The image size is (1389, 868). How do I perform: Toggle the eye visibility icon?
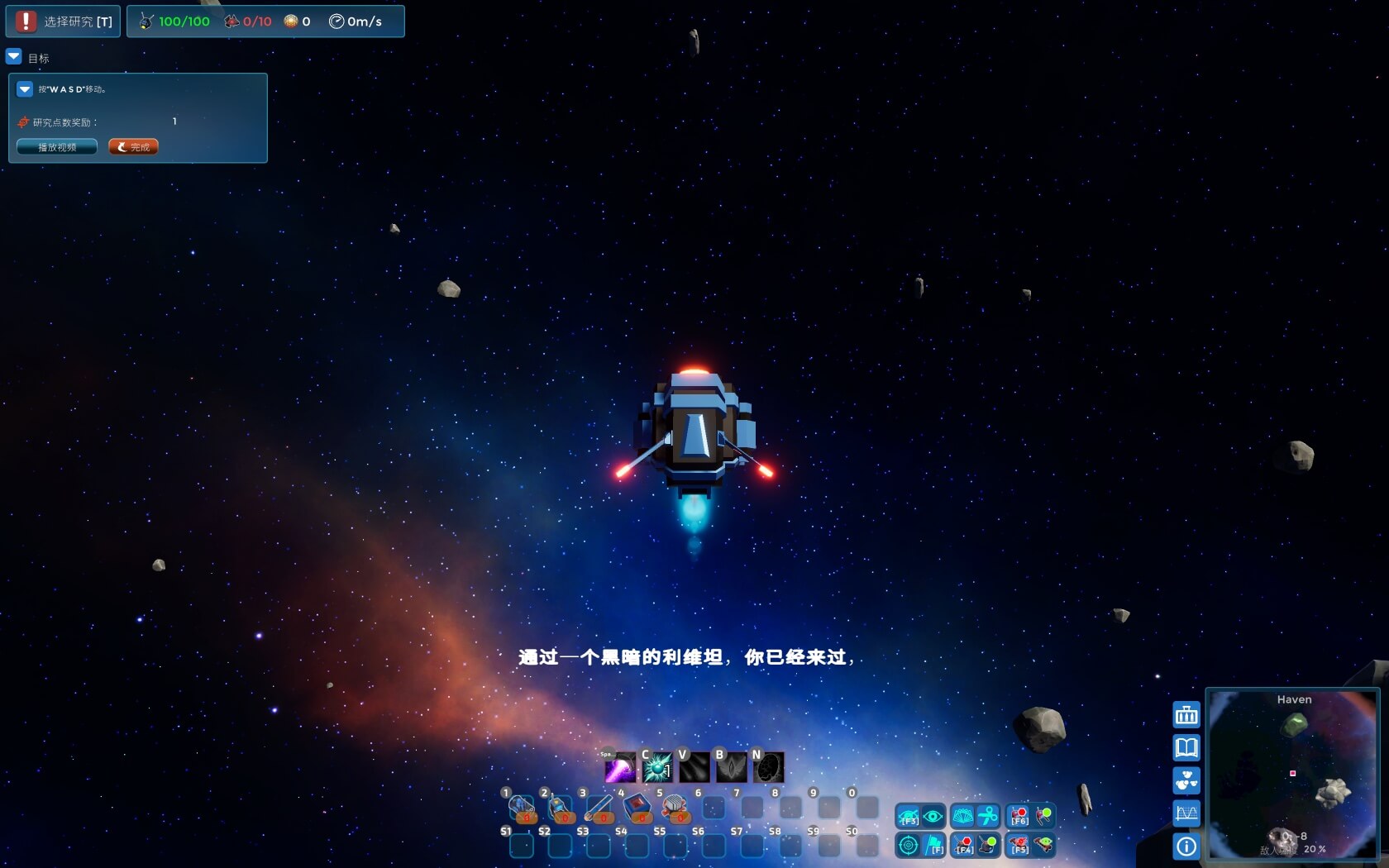933,816
